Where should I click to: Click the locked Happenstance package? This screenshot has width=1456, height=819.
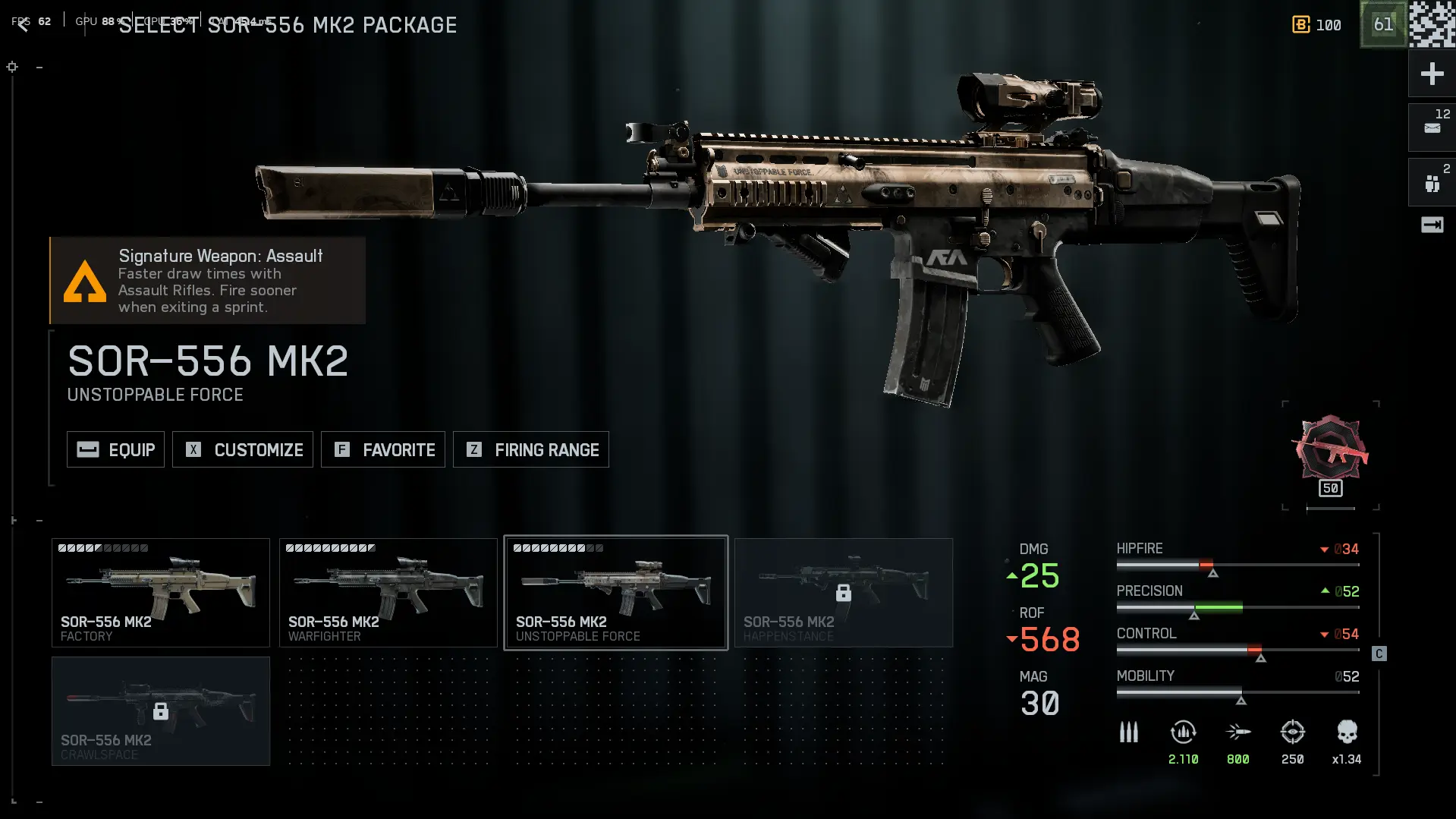(x=844, y=593)
